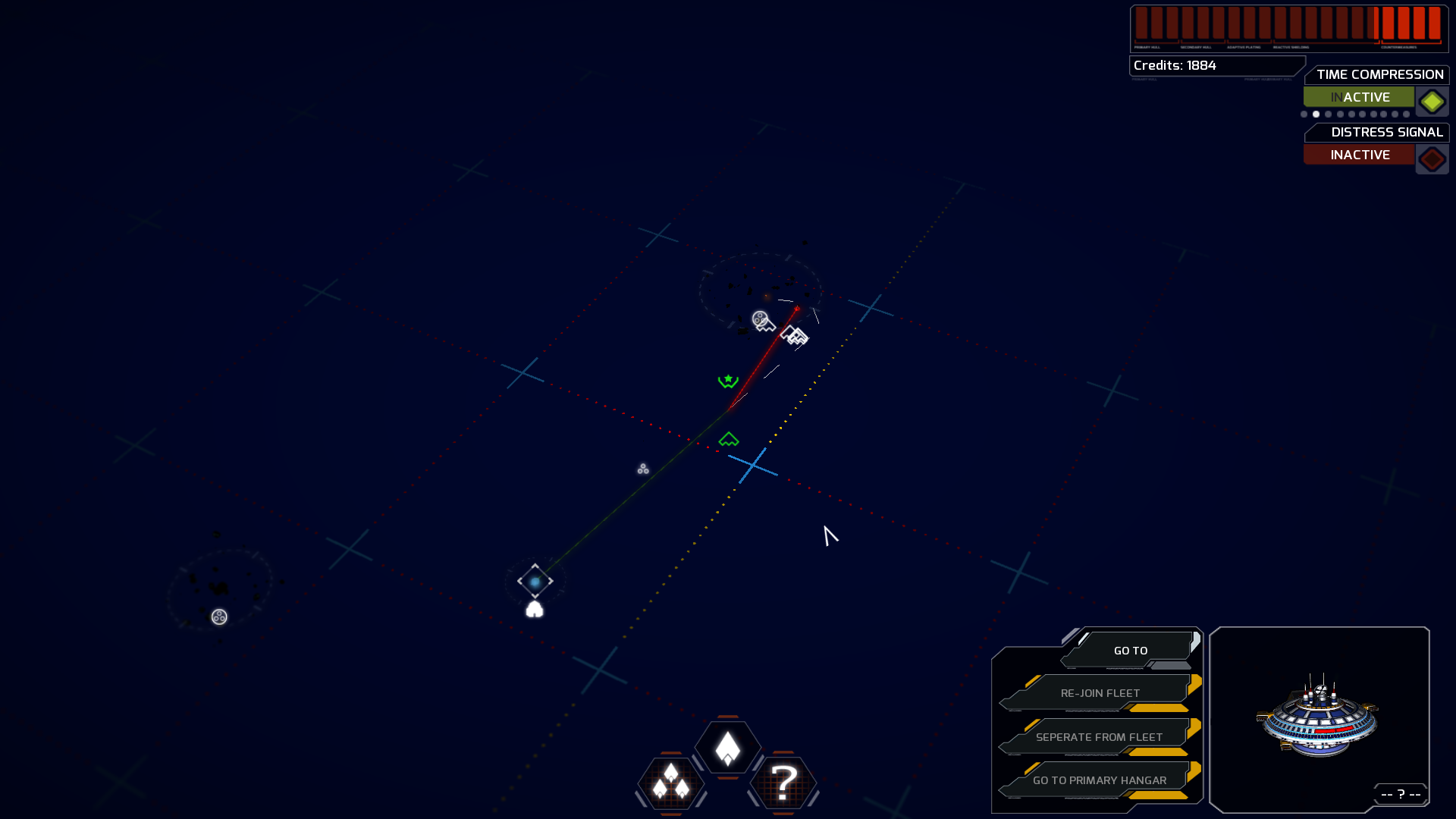
Task: Select the white fleet icons near the wreck
Action: [x=794, y=336]
